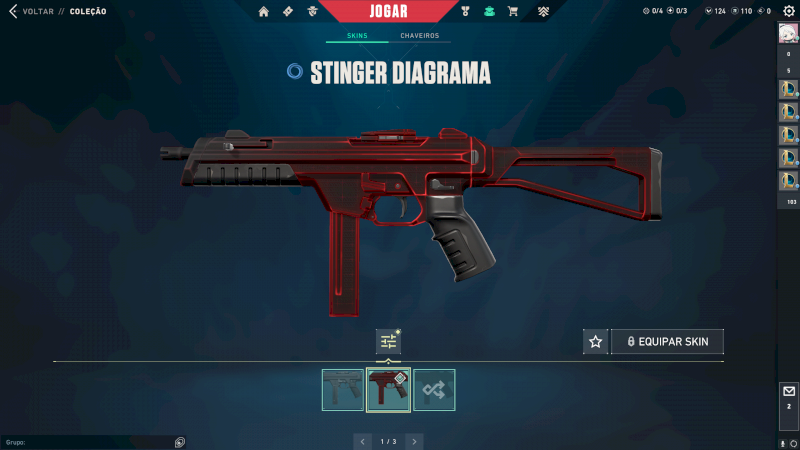Click the Grupo chat input box
Image resolution: width=800 pixels, height=450 pixels.
90,441
